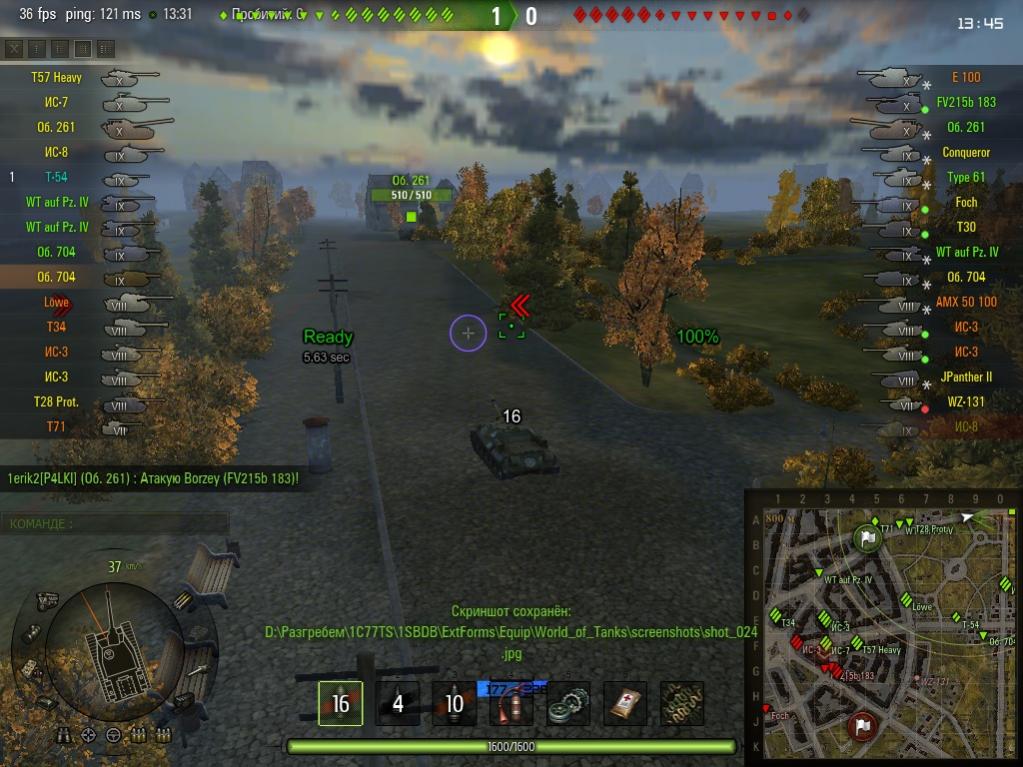Select the T-54 player row on allied list

pyautogui.click(x=55, y=177)
